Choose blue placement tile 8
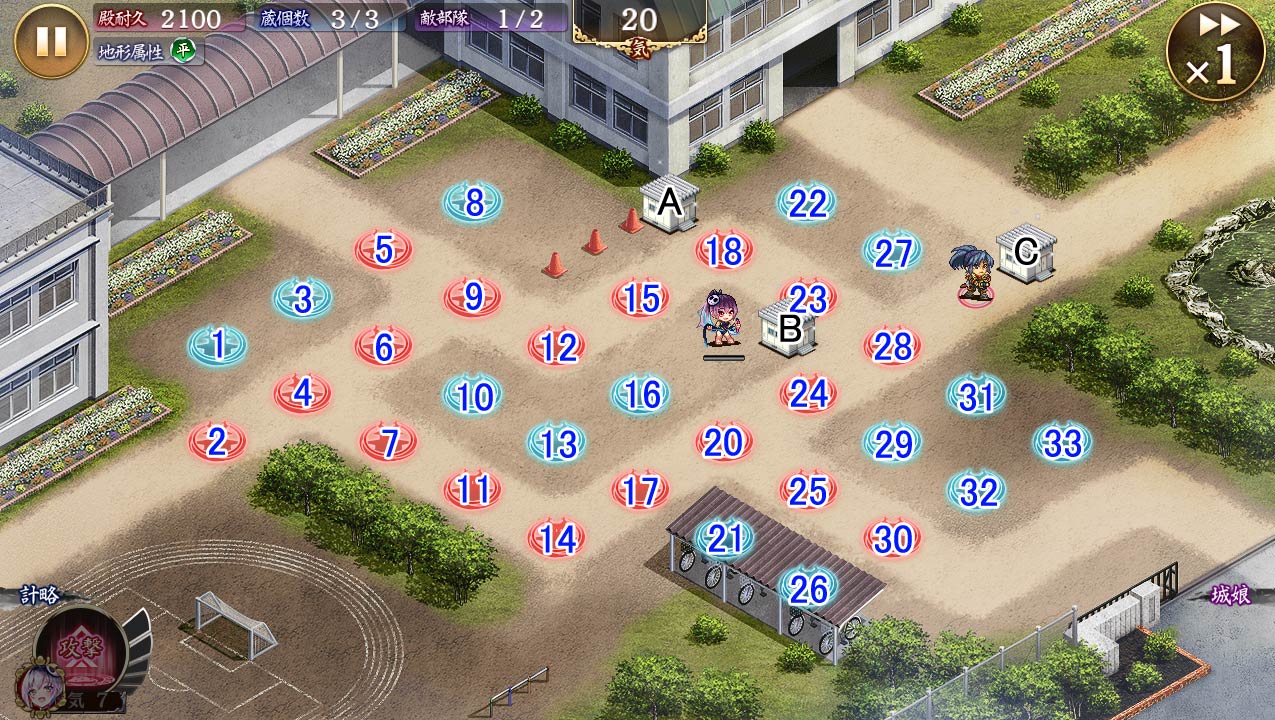 tap(474, 203)
